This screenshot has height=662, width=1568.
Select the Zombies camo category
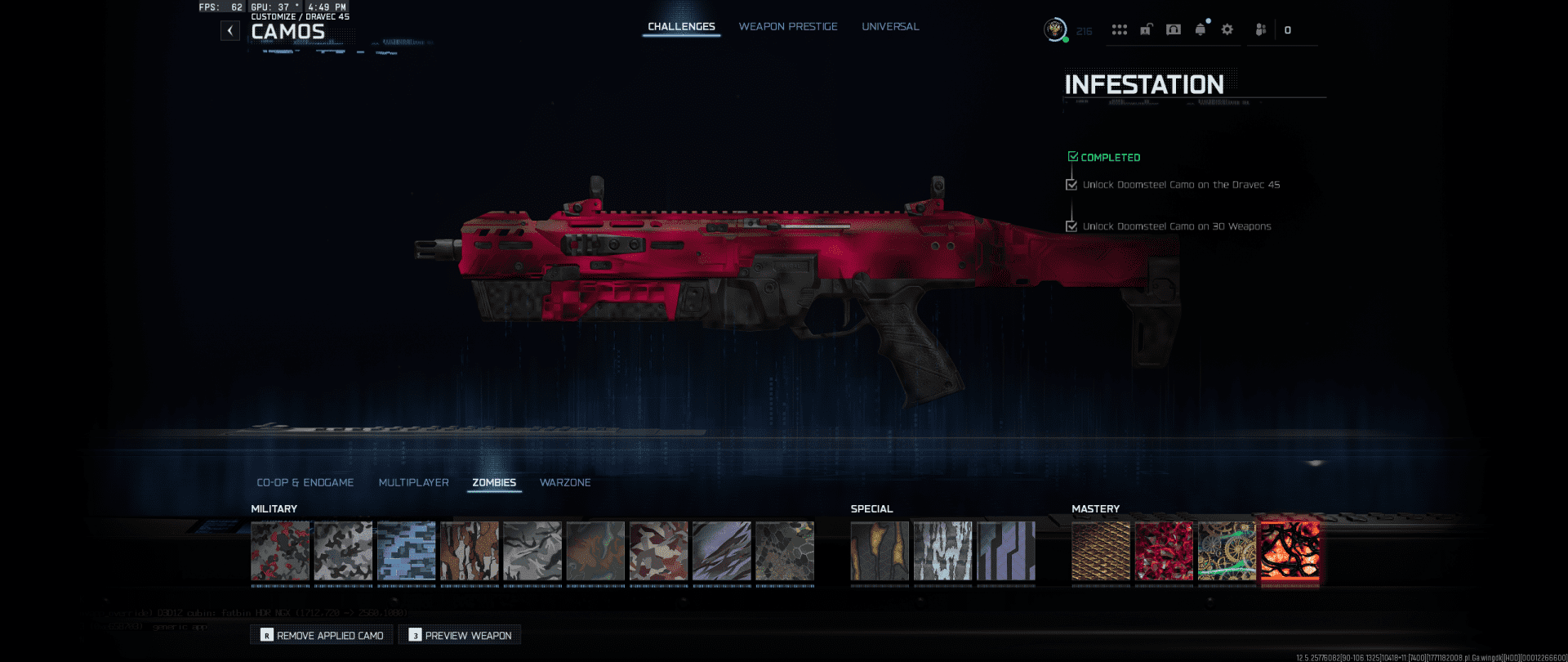coord(494,483)
